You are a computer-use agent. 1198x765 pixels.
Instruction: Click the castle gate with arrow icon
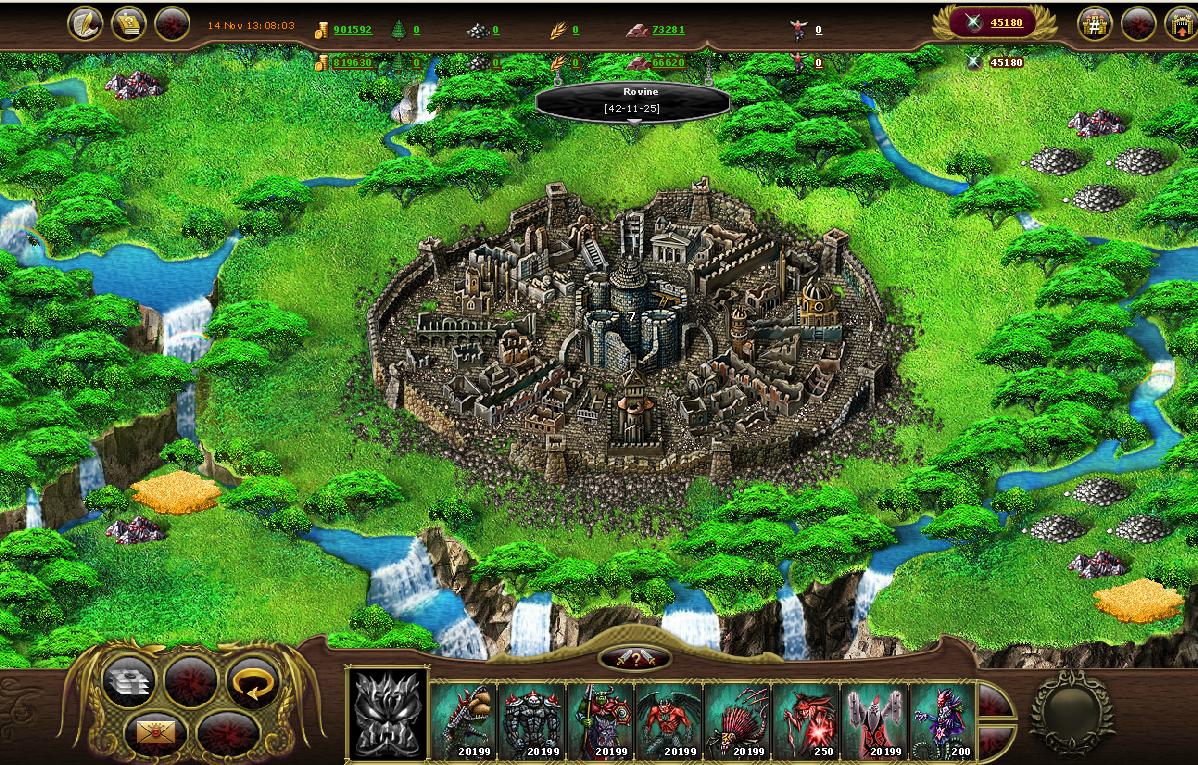pos(1181,24)
